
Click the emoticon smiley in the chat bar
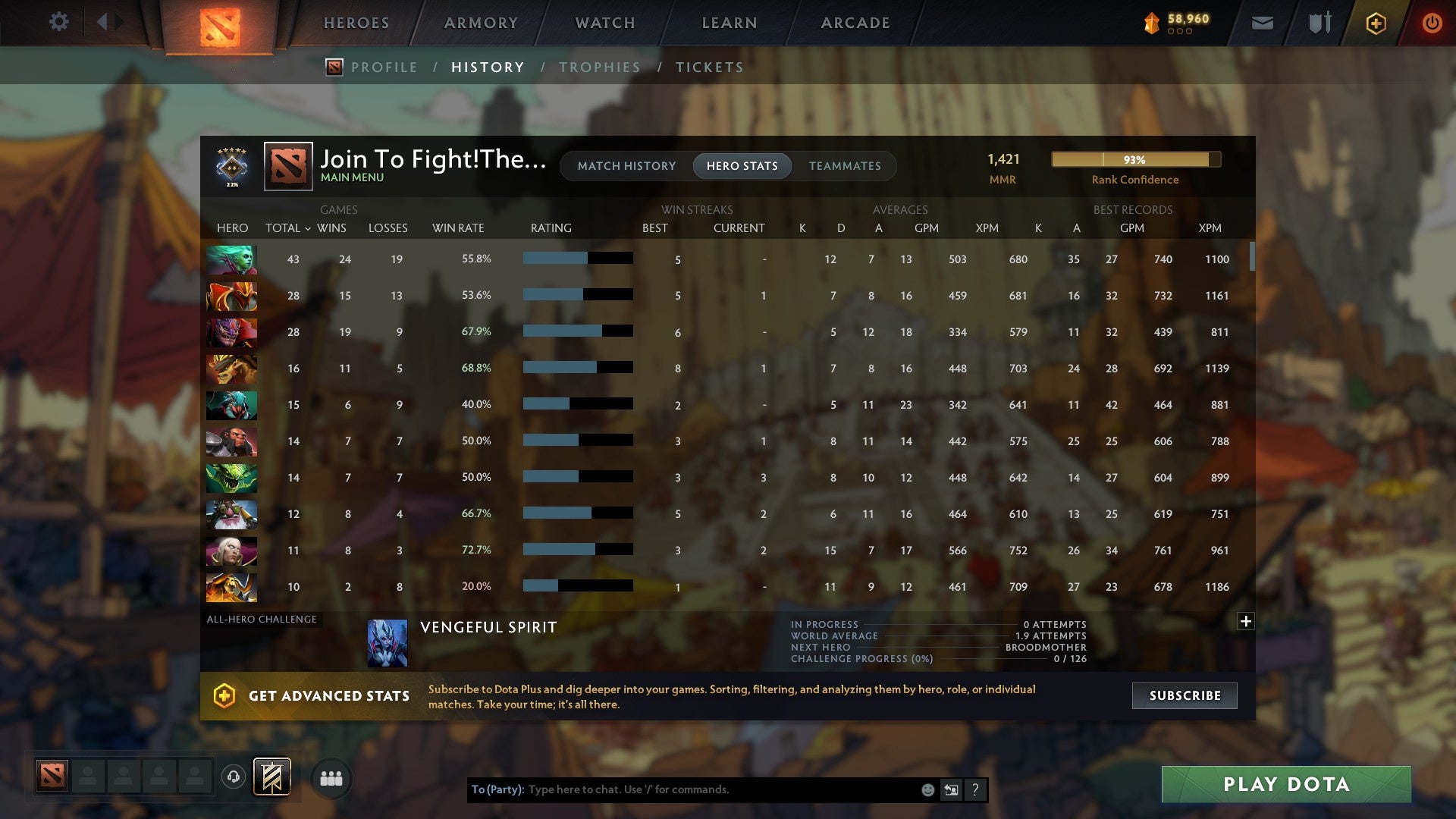click(x=928, y=789)
